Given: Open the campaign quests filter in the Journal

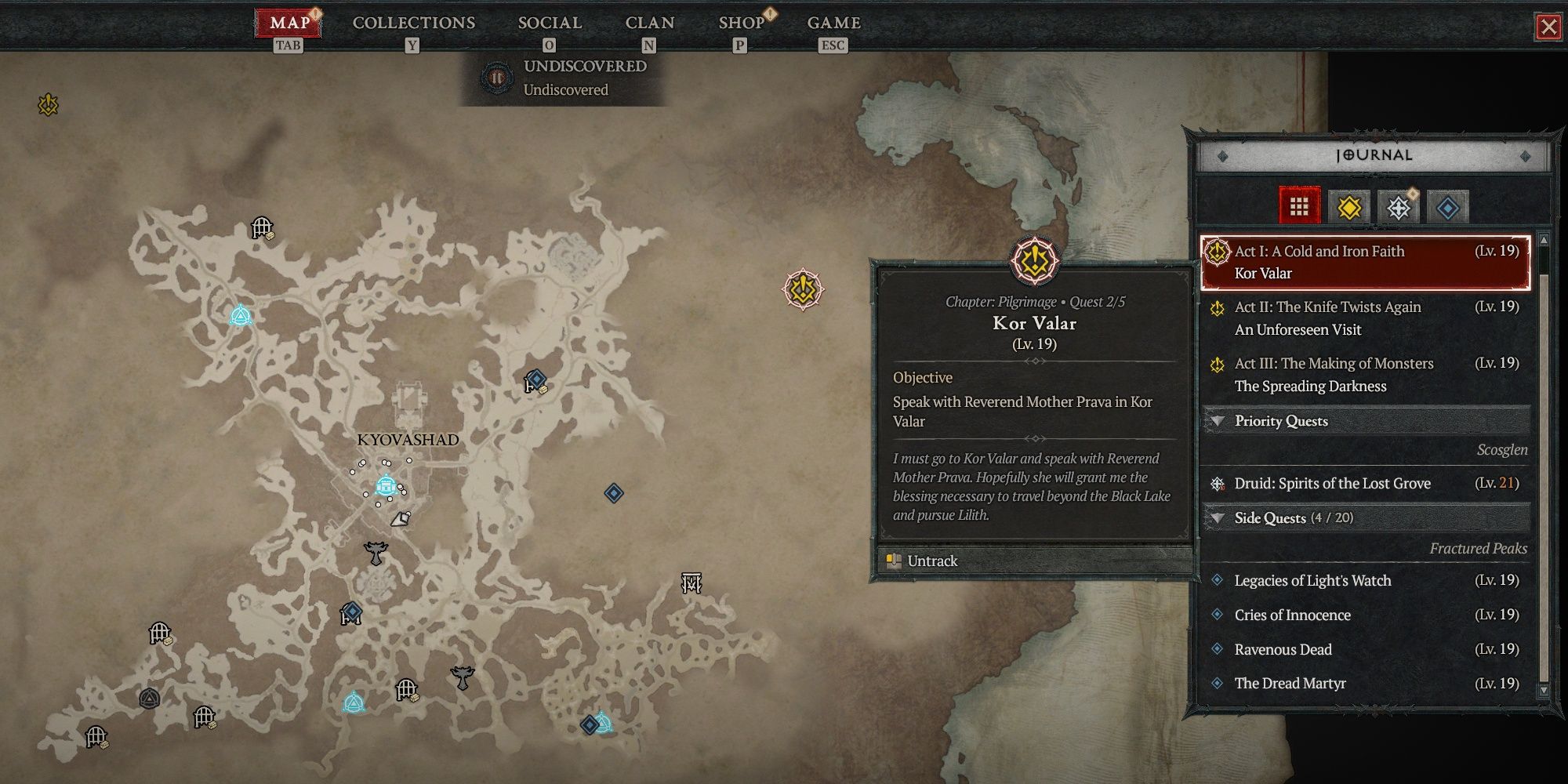Looking at the screenshot, I should [1349, 207].
